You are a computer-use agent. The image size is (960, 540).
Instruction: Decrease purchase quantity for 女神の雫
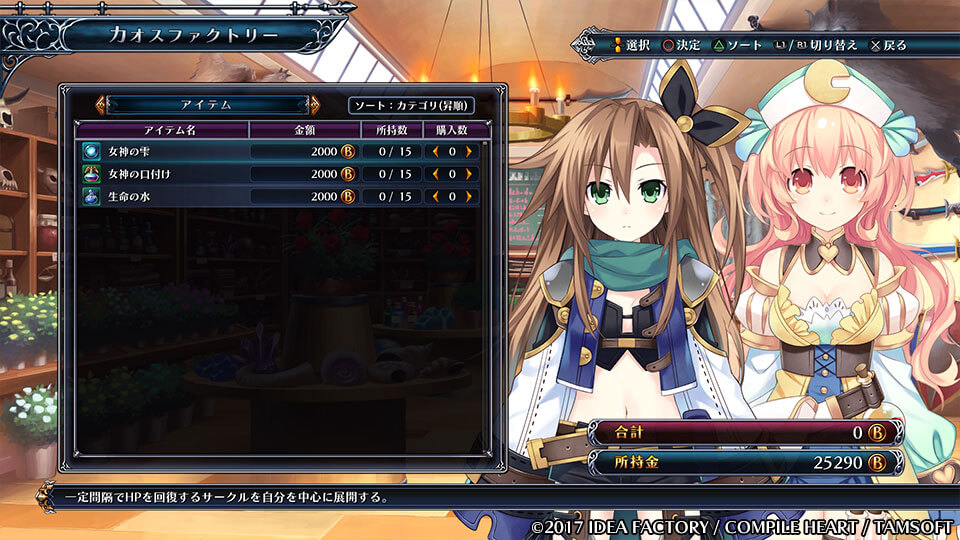(436, 150)
